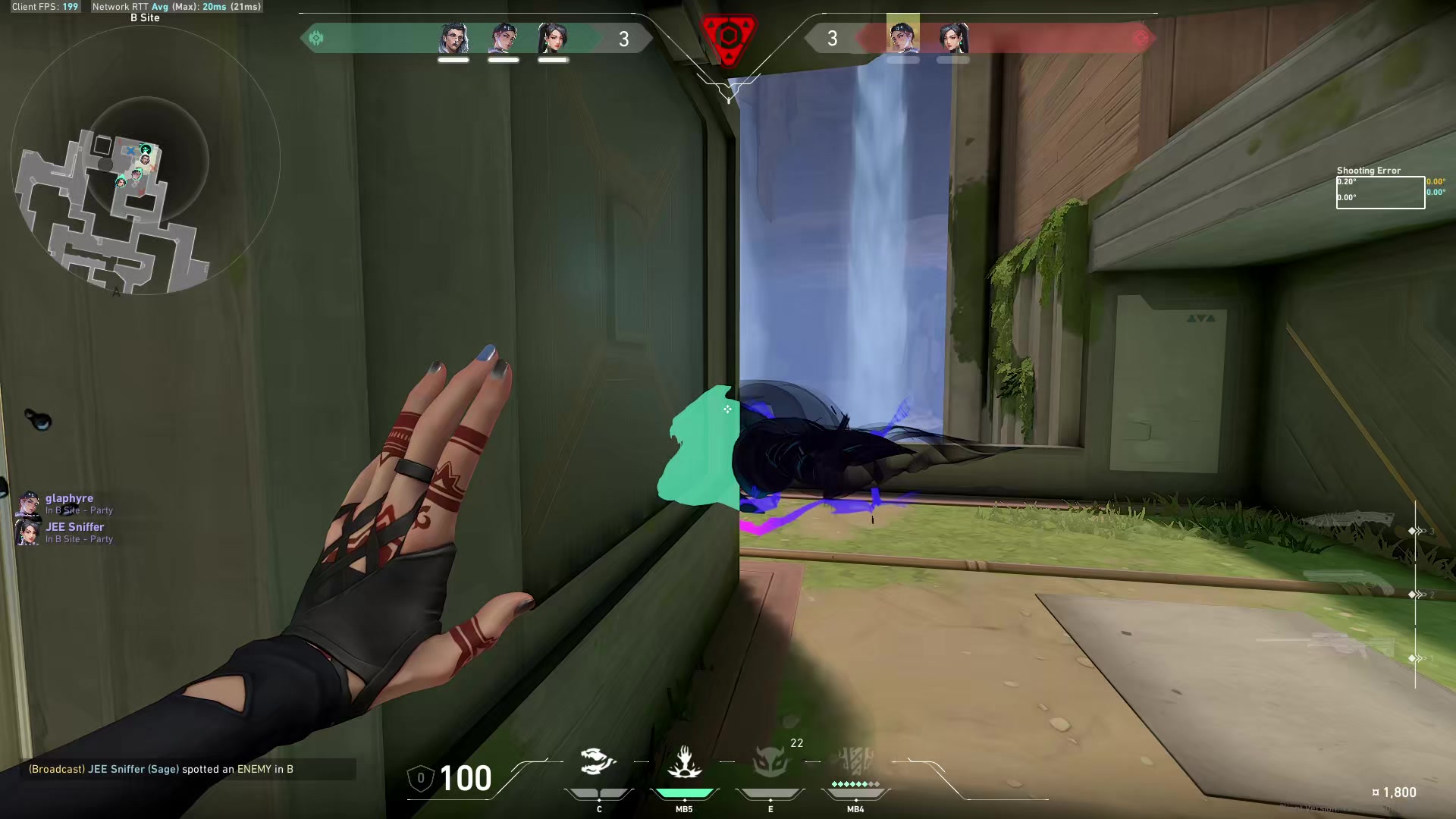
Task: Click the Shooting Error panel header
Action: [x=1369, y=170]
